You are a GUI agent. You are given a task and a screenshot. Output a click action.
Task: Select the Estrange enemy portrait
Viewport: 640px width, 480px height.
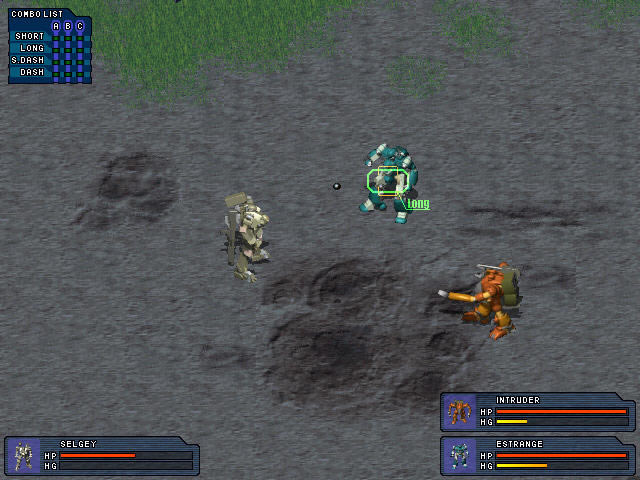[x=460, y=456]
